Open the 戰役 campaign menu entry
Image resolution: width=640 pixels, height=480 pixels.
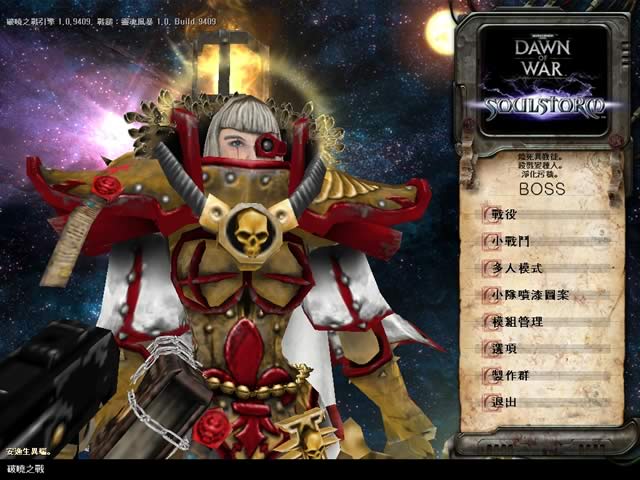[504, 215]
